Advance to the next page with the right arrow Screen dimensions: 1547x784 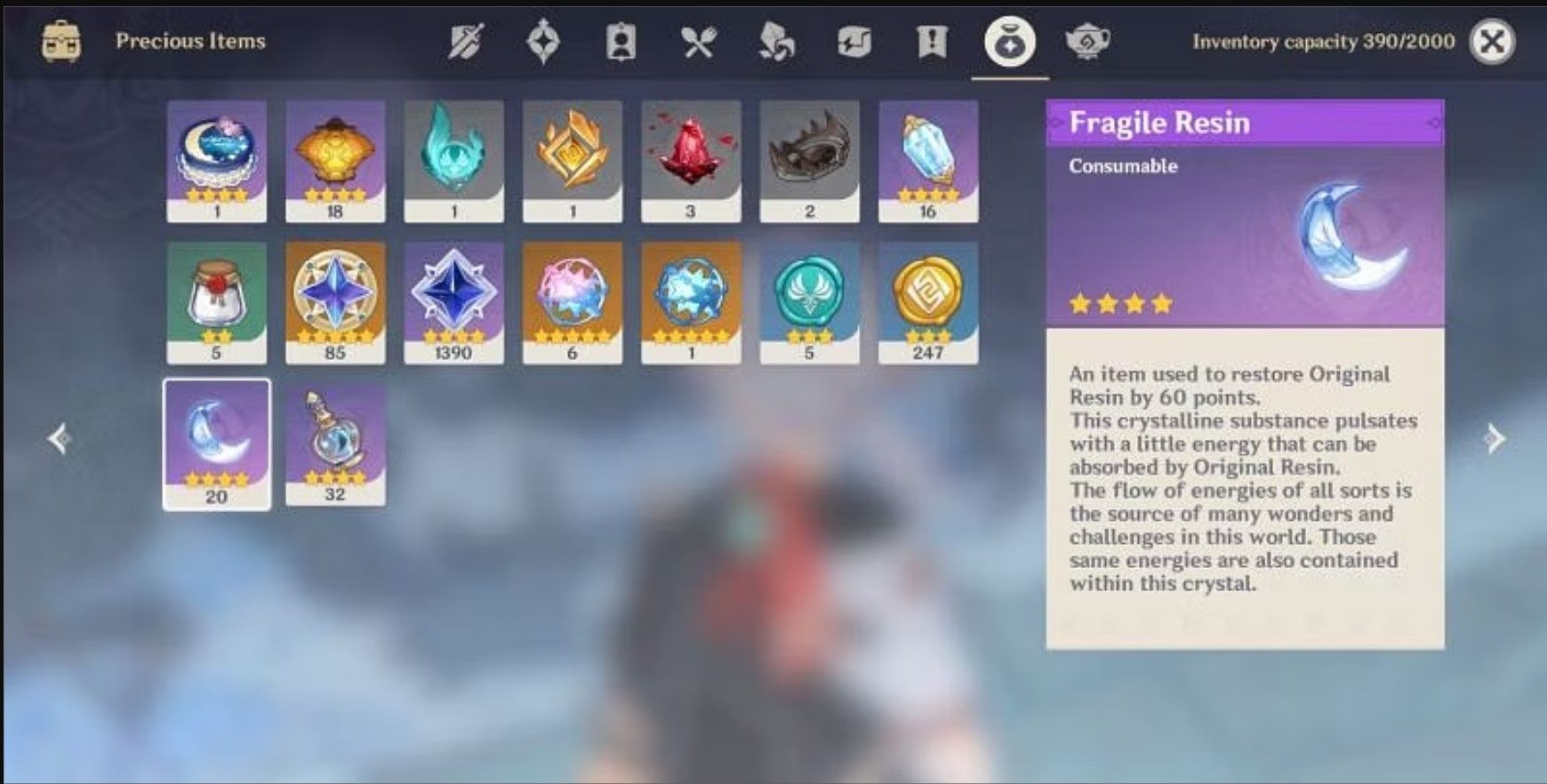point(1496,436)
